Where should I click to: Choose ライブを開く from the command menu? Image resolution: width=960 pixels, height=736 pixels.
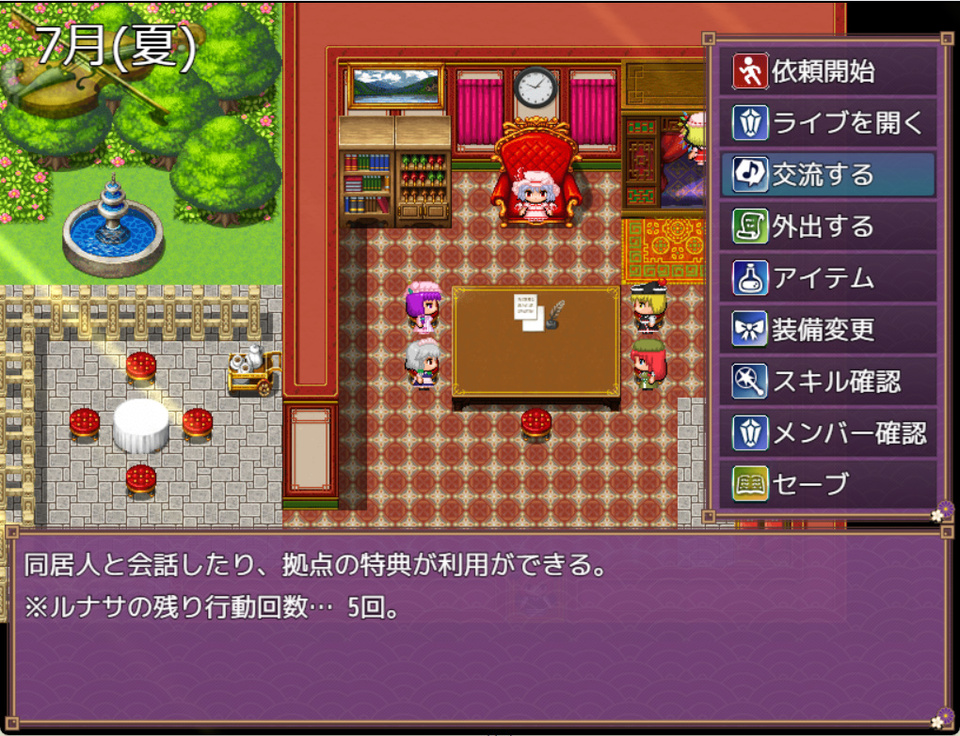point(827,123)
